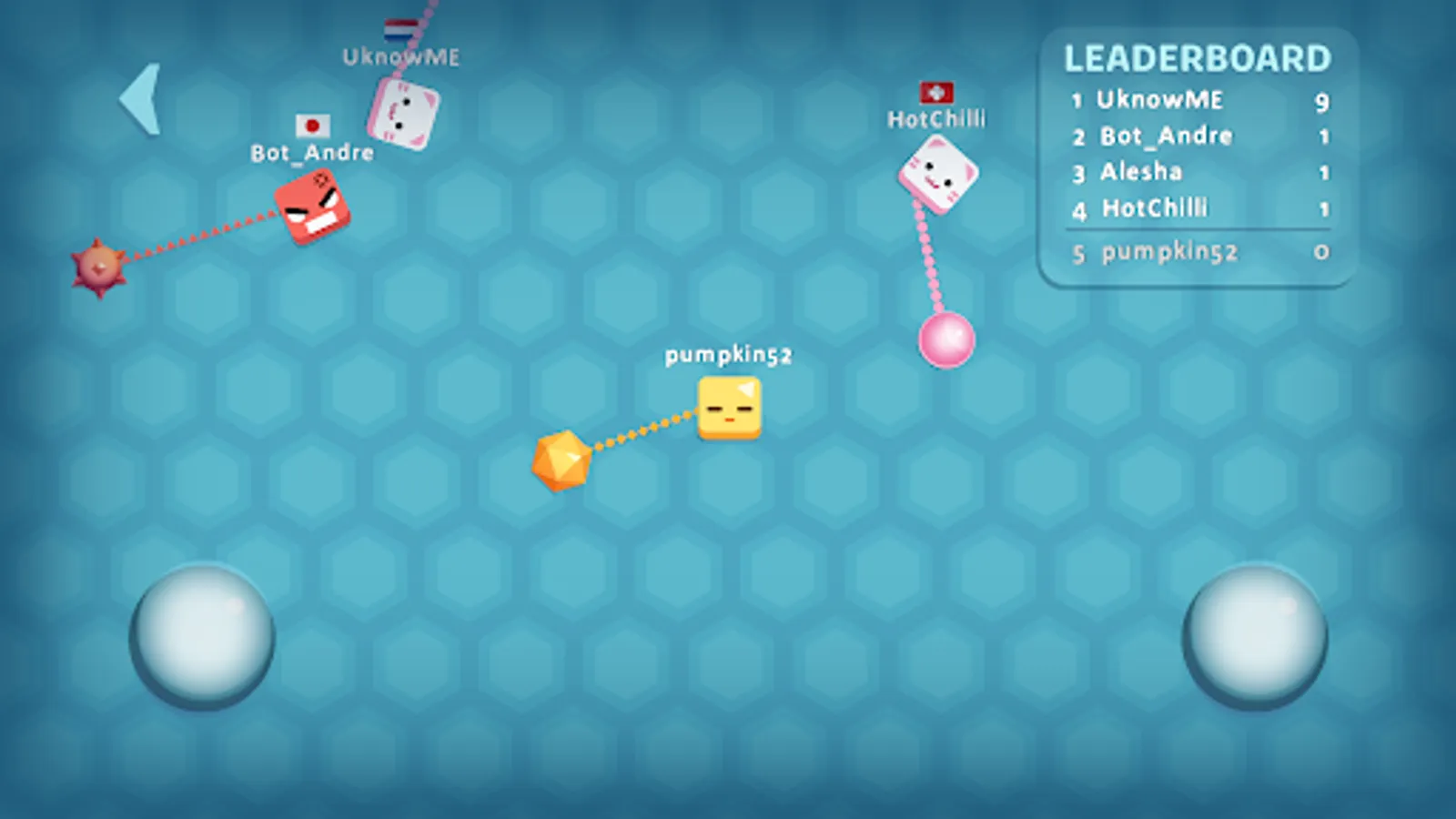
Task: Click the LEADERBOARD panel title
Action: coord(1198,58)
